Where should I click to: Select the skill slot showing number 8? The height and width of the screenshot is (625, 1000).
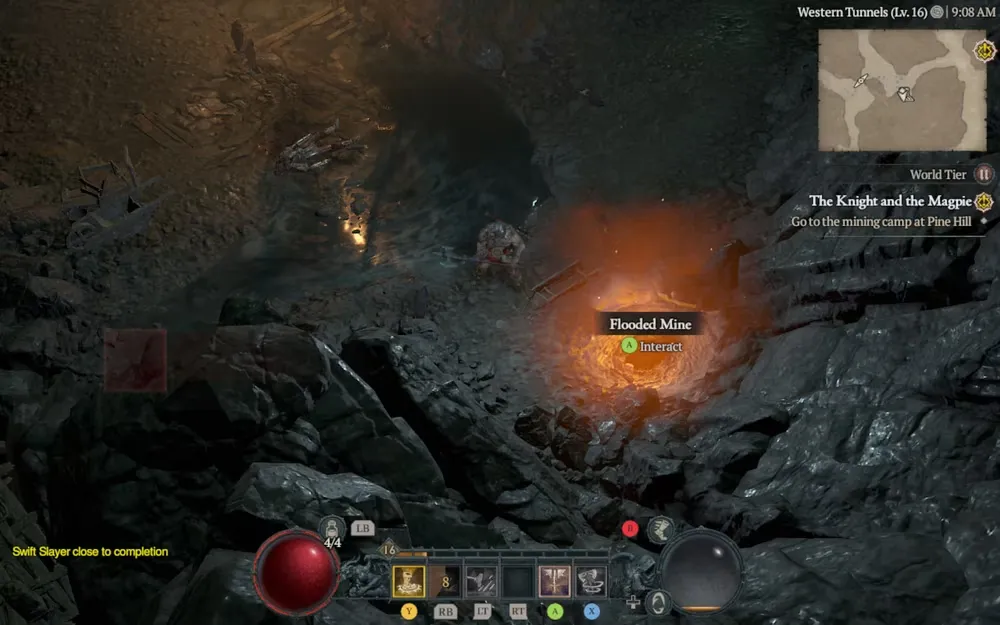point(445,581)
